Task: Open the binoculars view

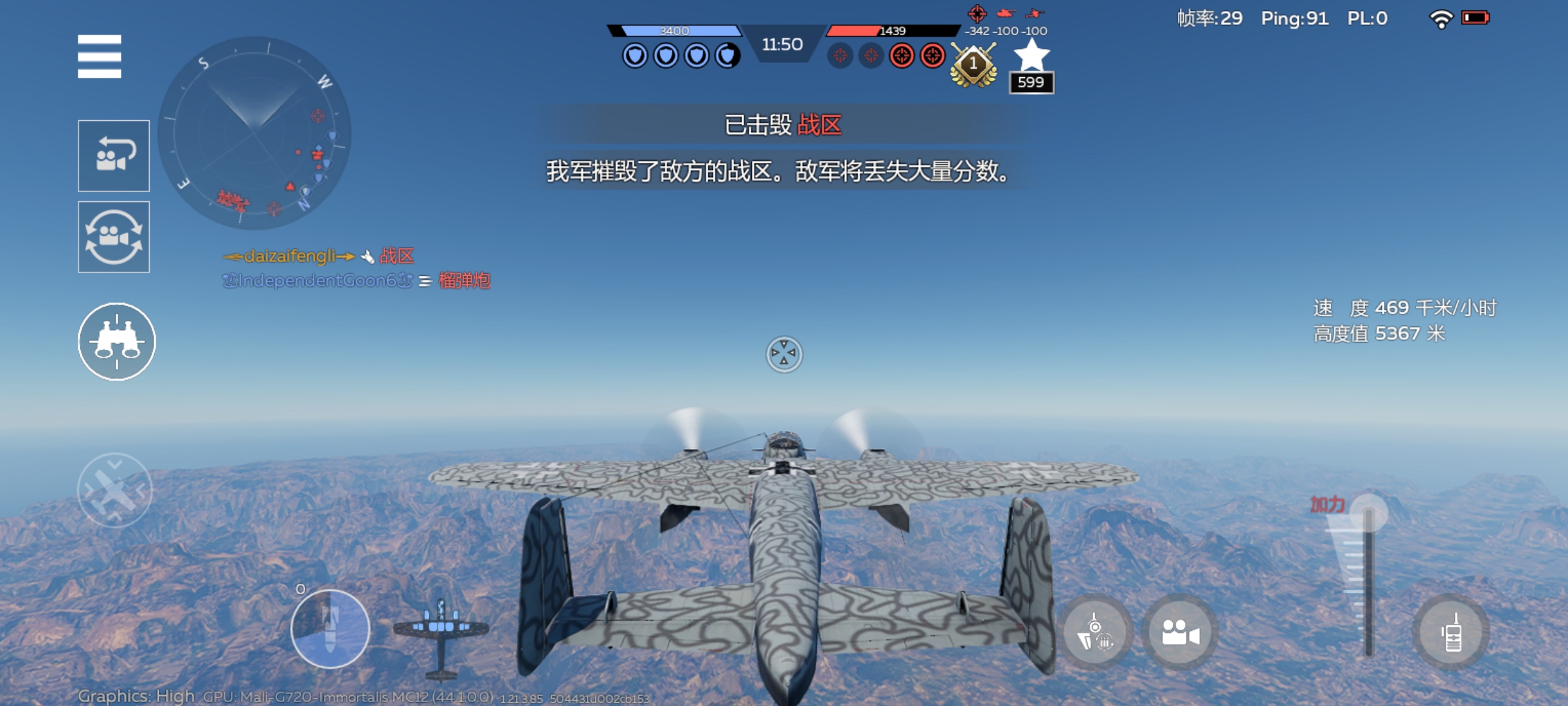Action: (x=116, y=342)
